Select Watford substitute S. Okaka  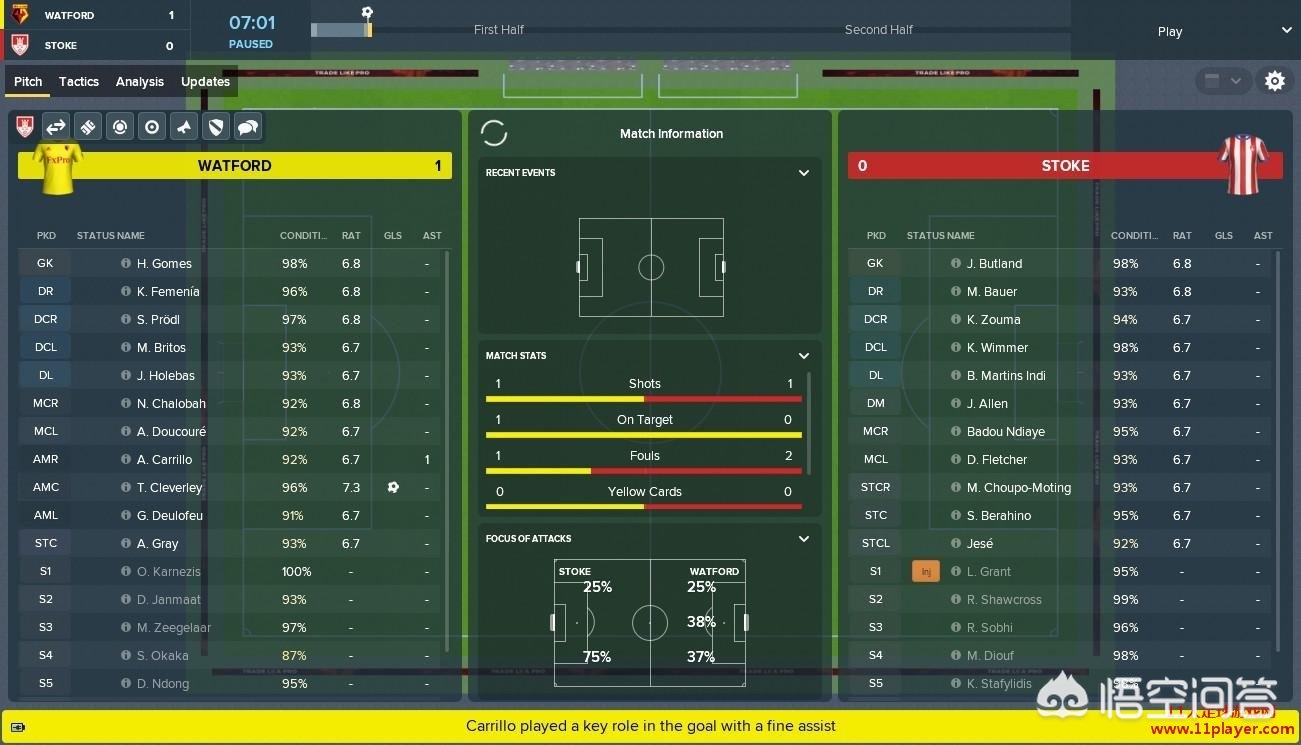[x=162, y=656]
